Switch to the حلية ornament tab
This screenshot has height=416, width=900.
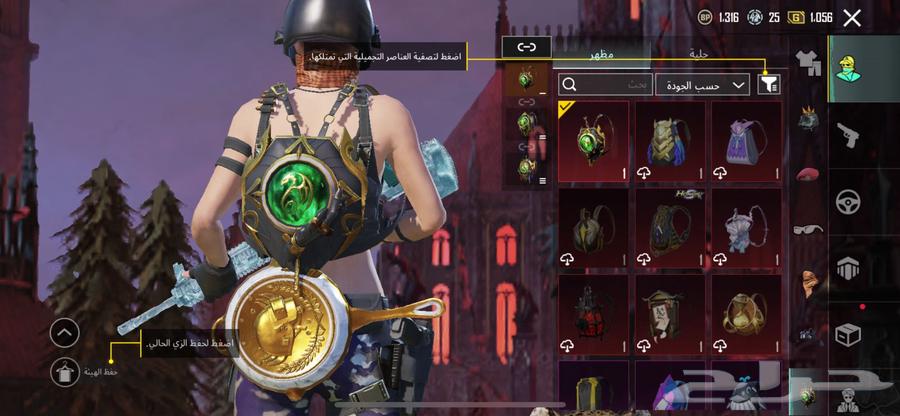699,53
